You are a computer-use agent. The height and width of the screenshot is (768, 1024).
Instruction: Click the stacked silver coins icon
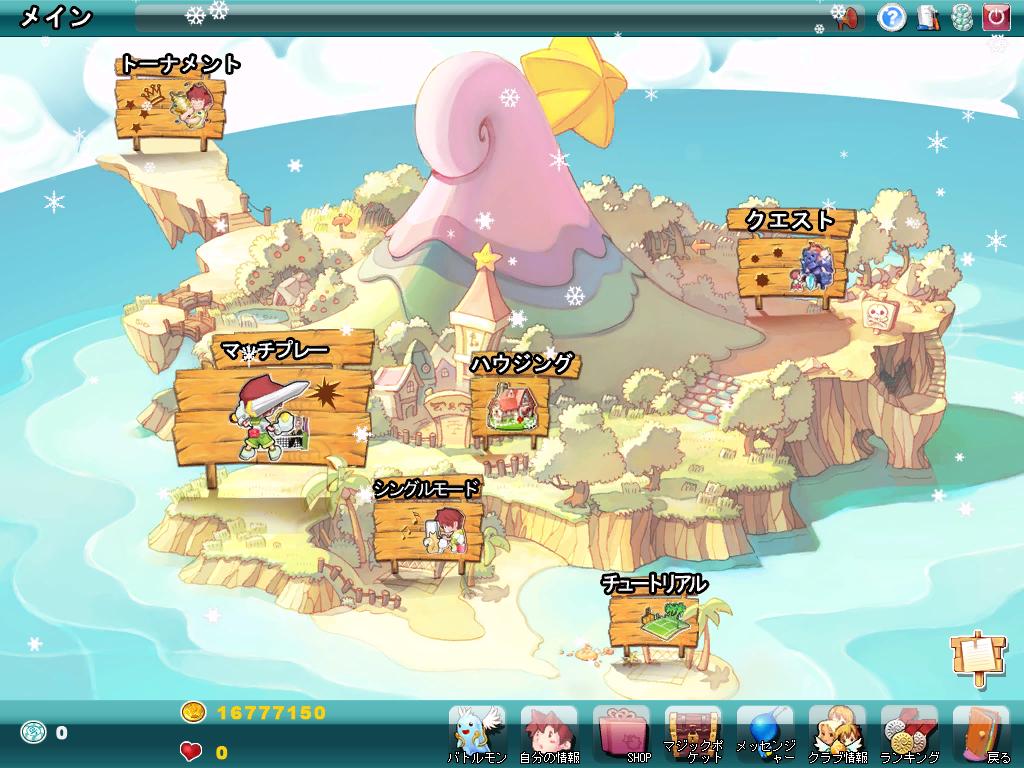(962, 17)
